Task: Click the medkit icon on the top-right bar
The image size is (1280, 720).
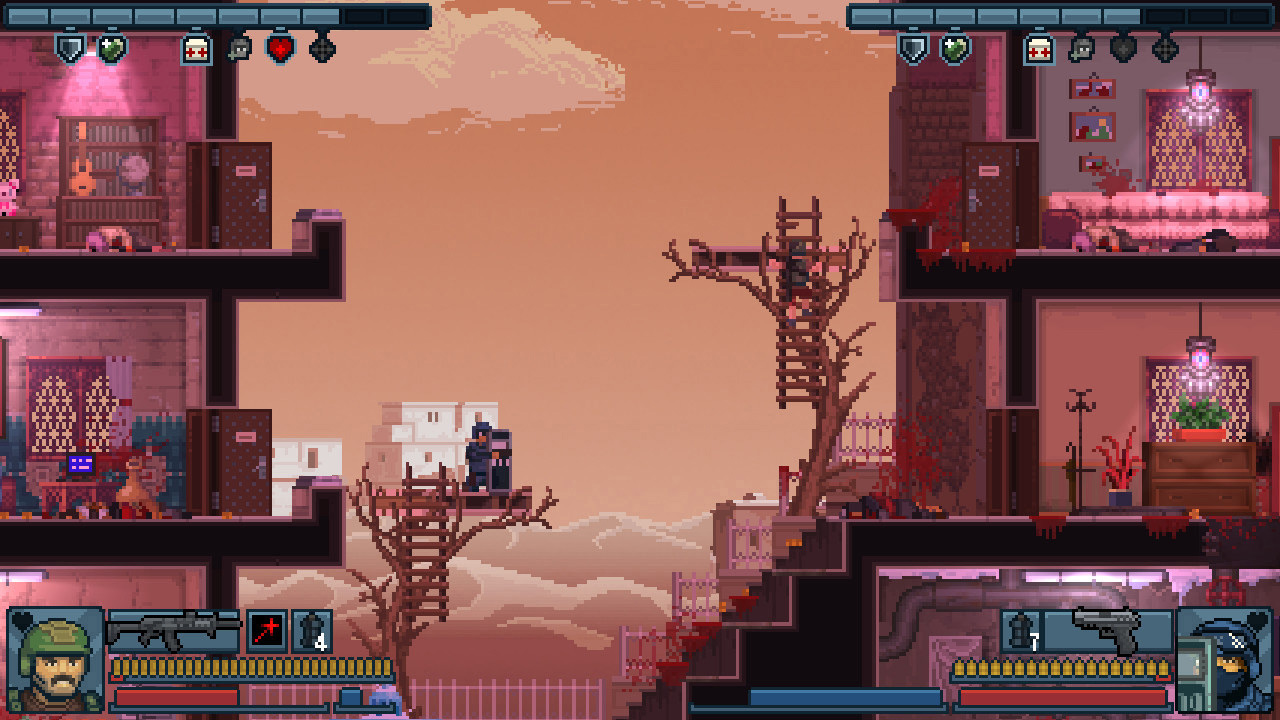Action: tap(1038, 48)
